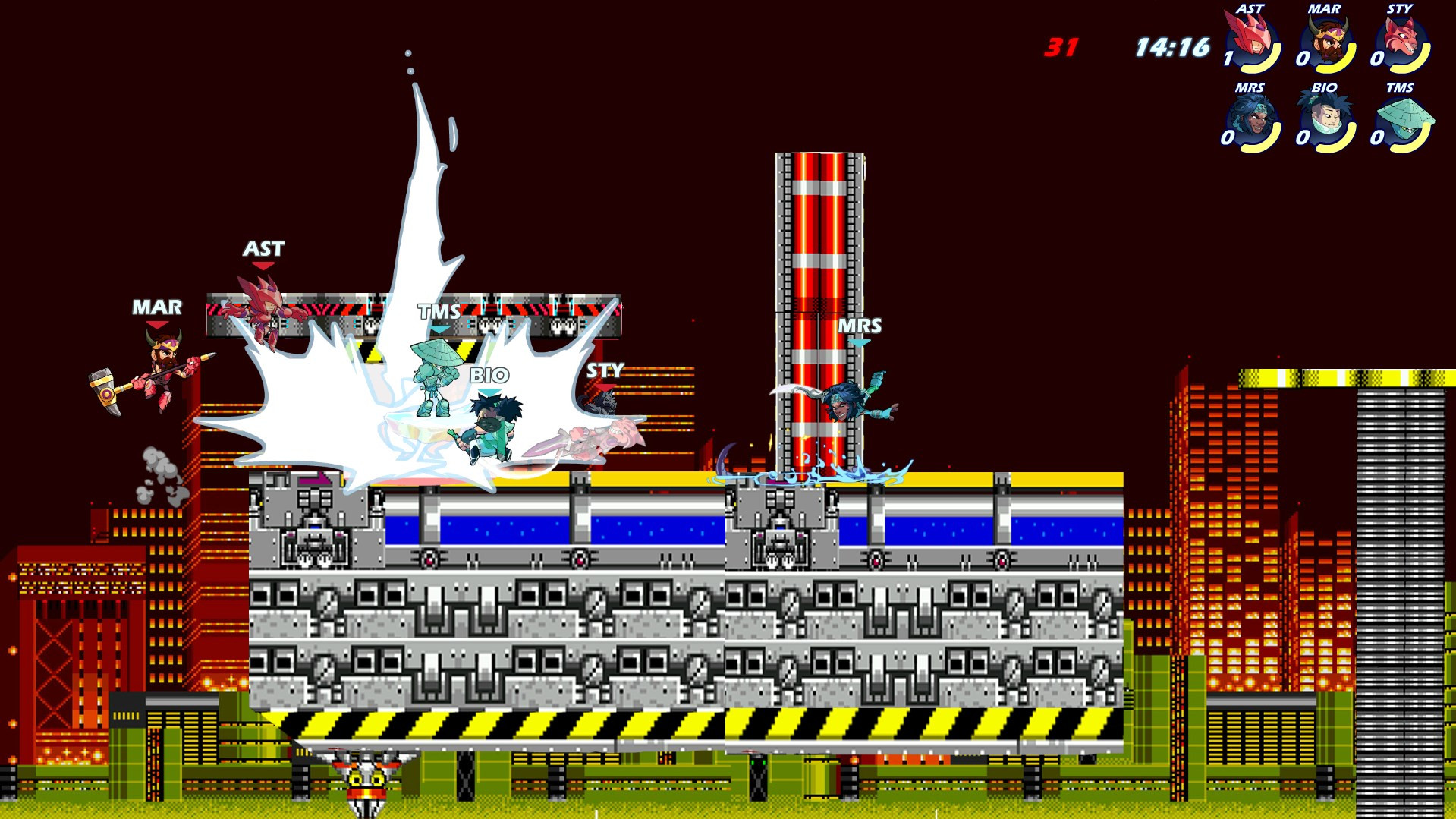
Task: Click the MAR nametag above the hammer fighter
Action: (159, 307)
